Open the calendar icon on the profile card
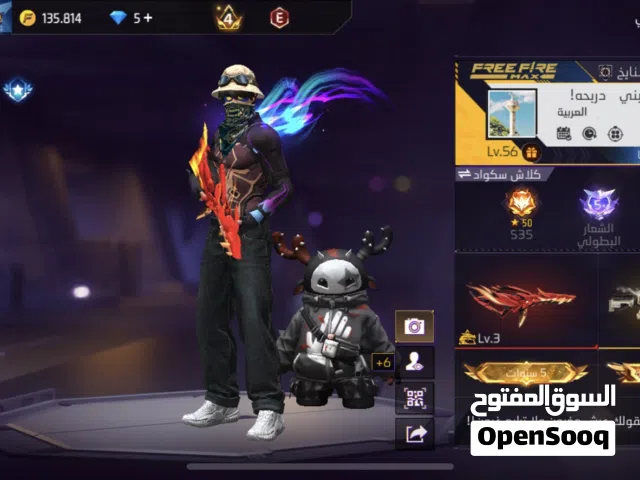The width and height of the screenshot is (640, 480). [564, 133]
